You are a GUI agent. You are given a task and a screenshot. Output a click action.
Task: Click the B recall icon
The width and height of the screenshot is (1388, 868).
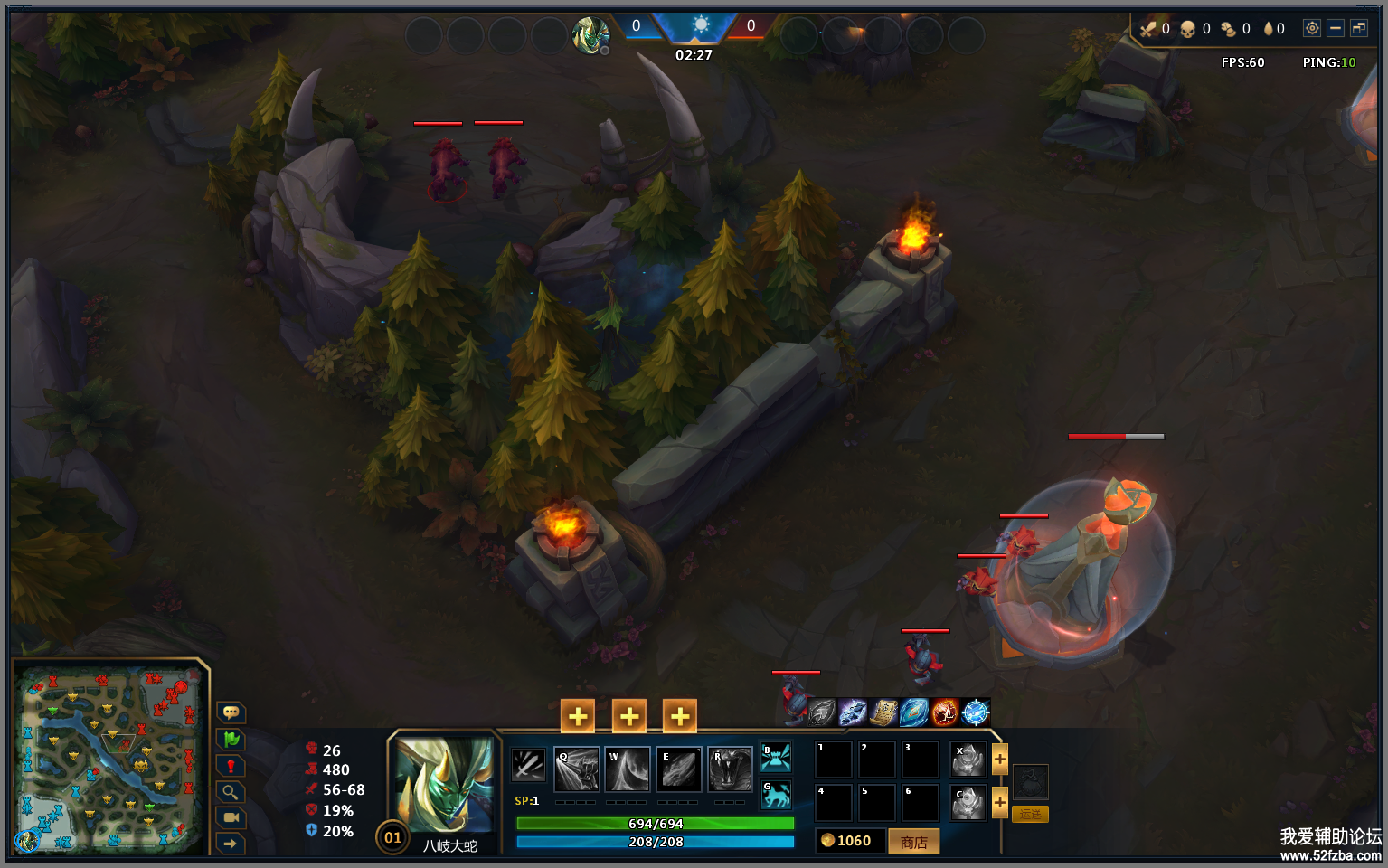(776, 757)
